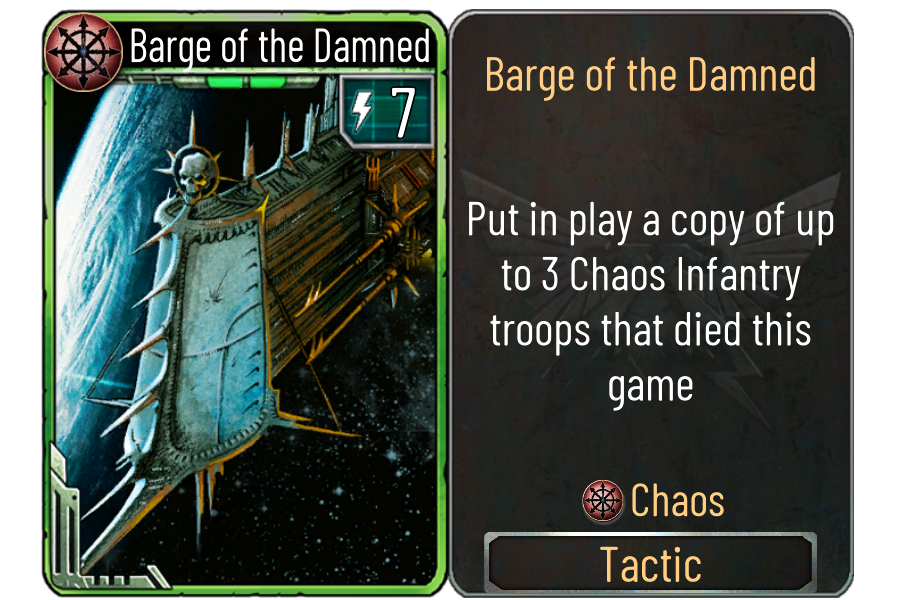Click the Tactic card type box
The height and width of the screenshot is (600, 900).
(650, 563)
